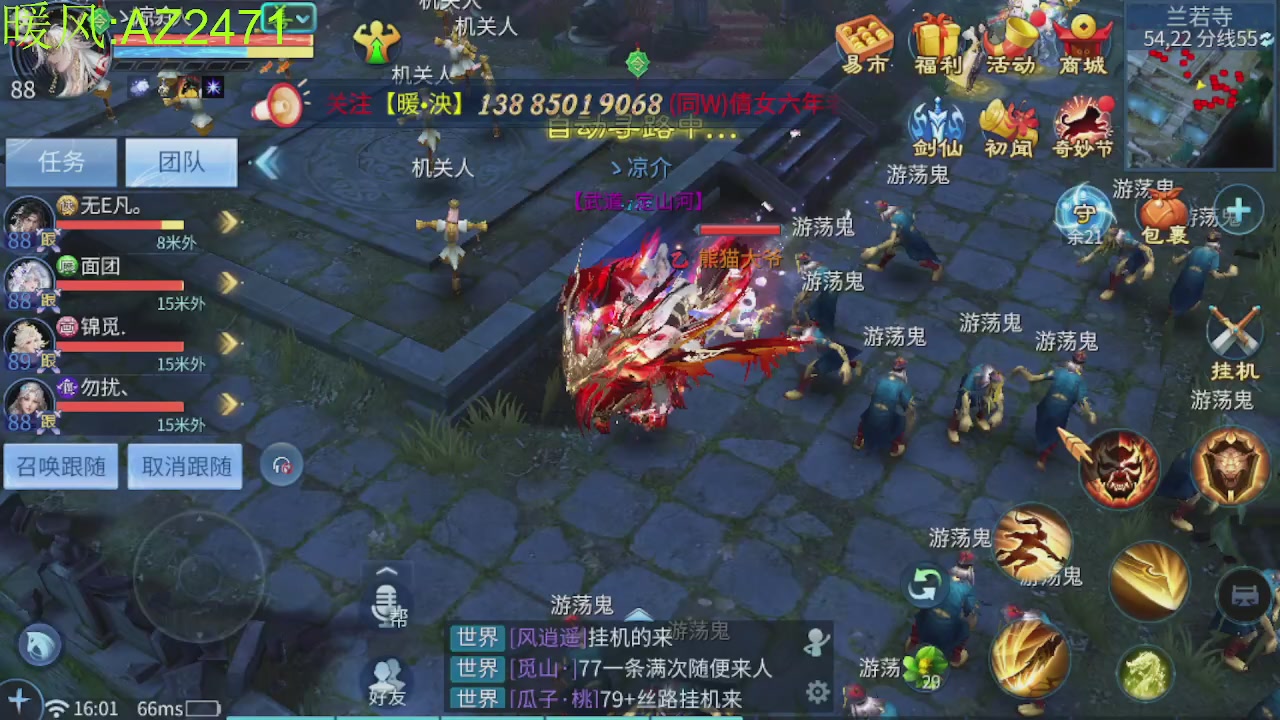Click teammate 无E凡's health bar
1280x720 pixels.
point(120,225)
